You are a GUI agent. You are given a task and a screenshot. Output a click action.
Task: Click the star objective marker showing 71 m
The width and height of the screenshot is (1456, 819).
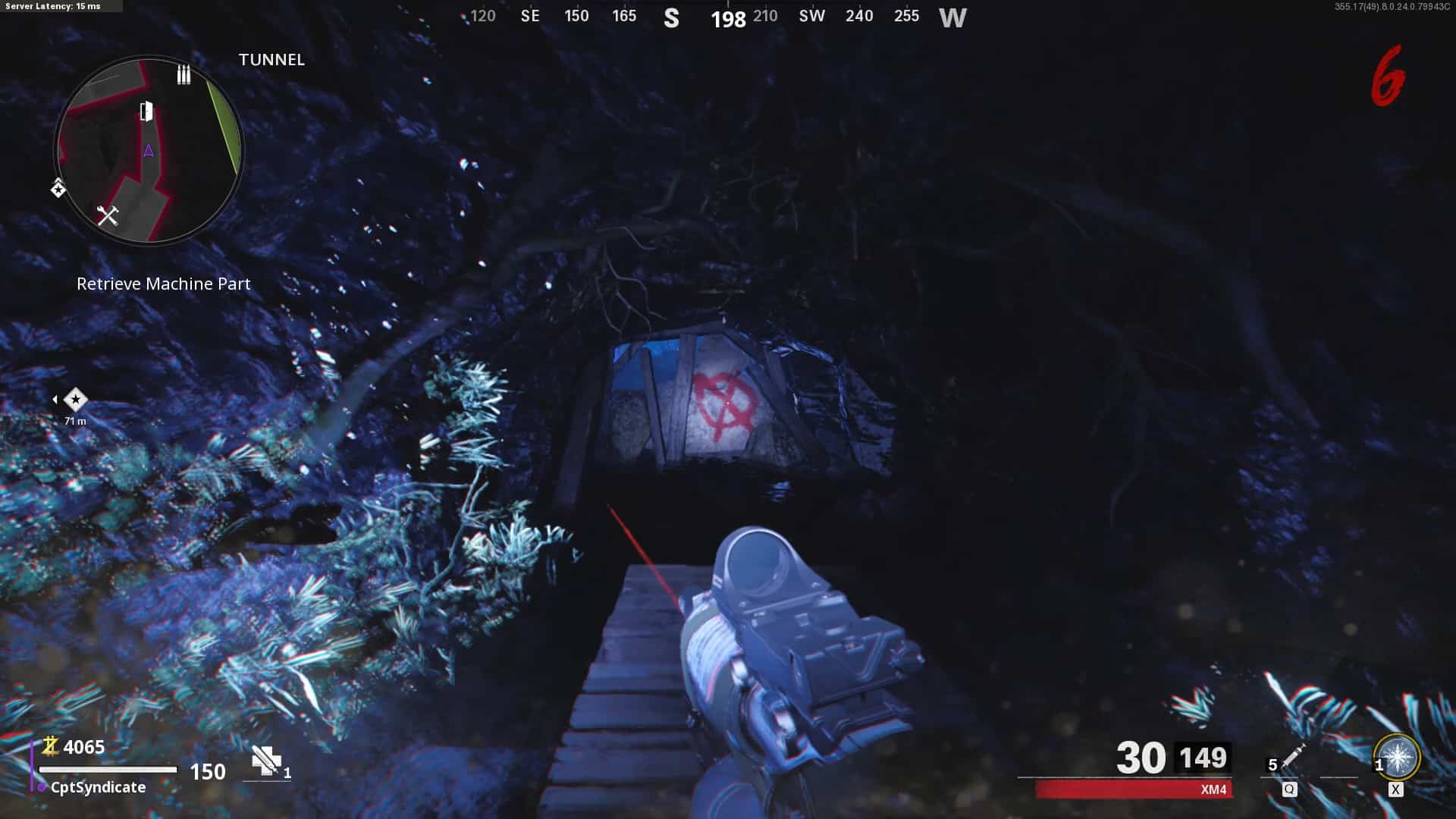75,399
